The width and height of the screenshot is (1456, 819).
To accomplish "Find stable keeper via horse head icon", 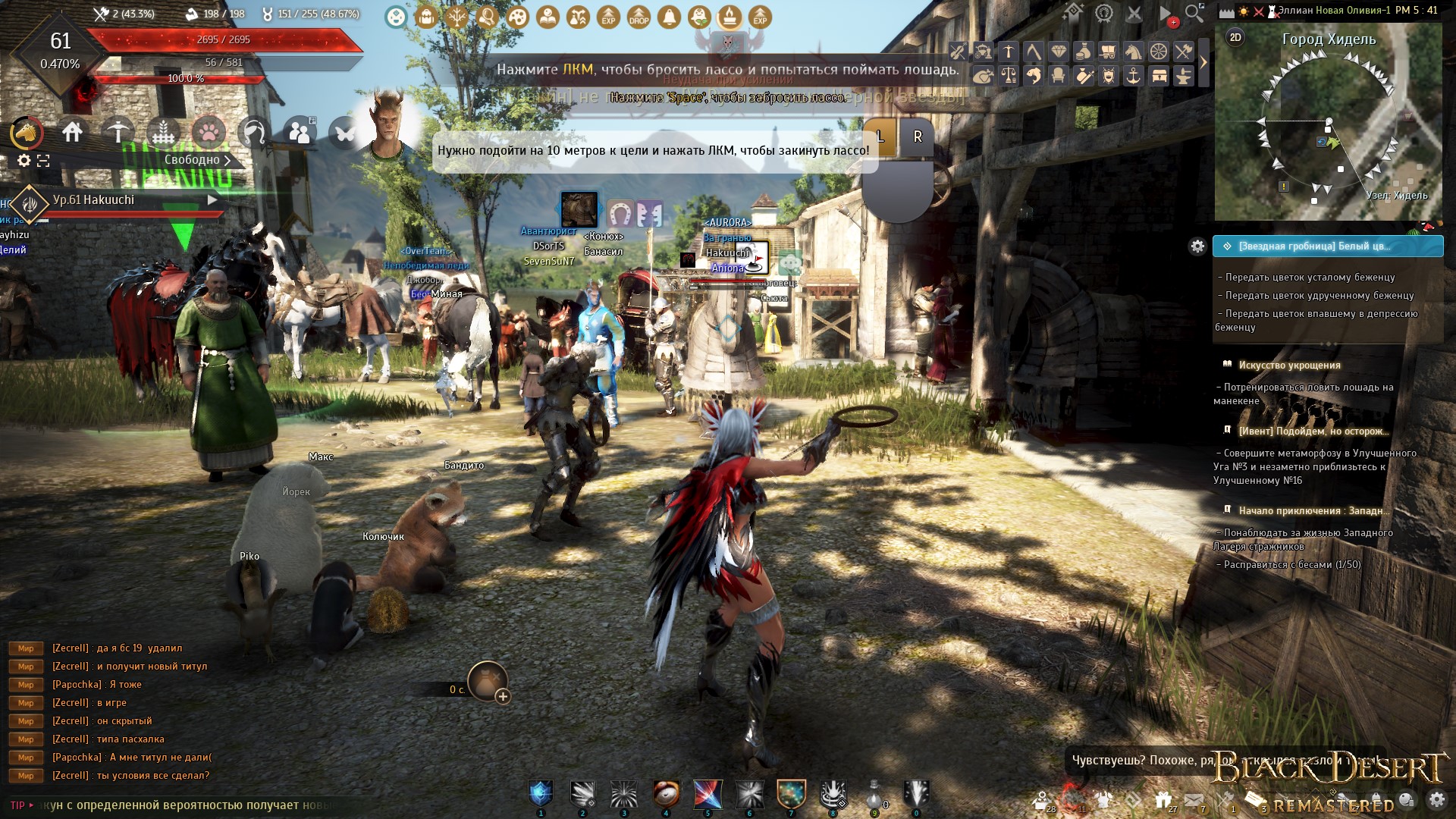I will point(1133,52).
